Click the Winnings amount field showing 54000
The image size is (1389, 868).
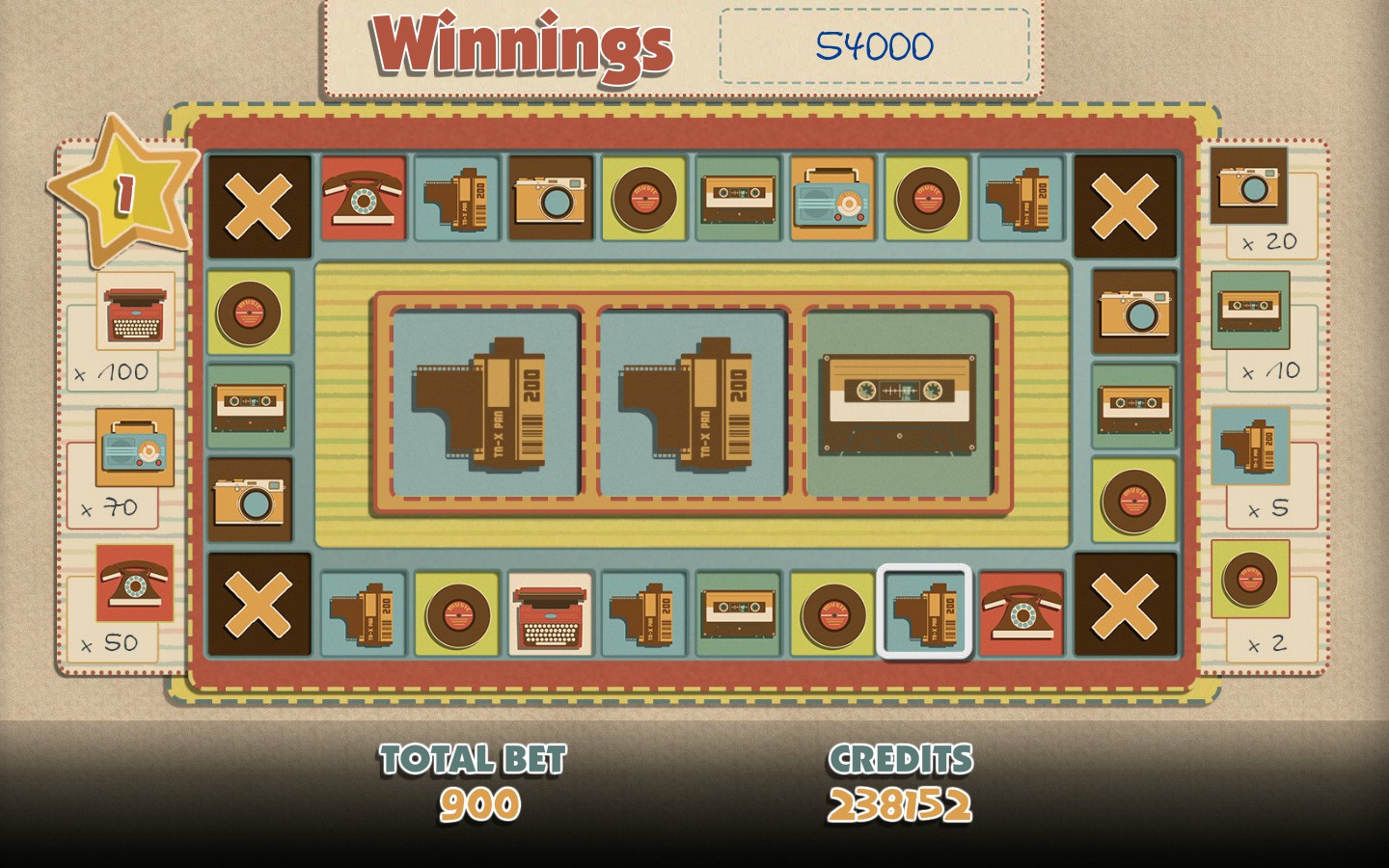click(x=874, y=47)
